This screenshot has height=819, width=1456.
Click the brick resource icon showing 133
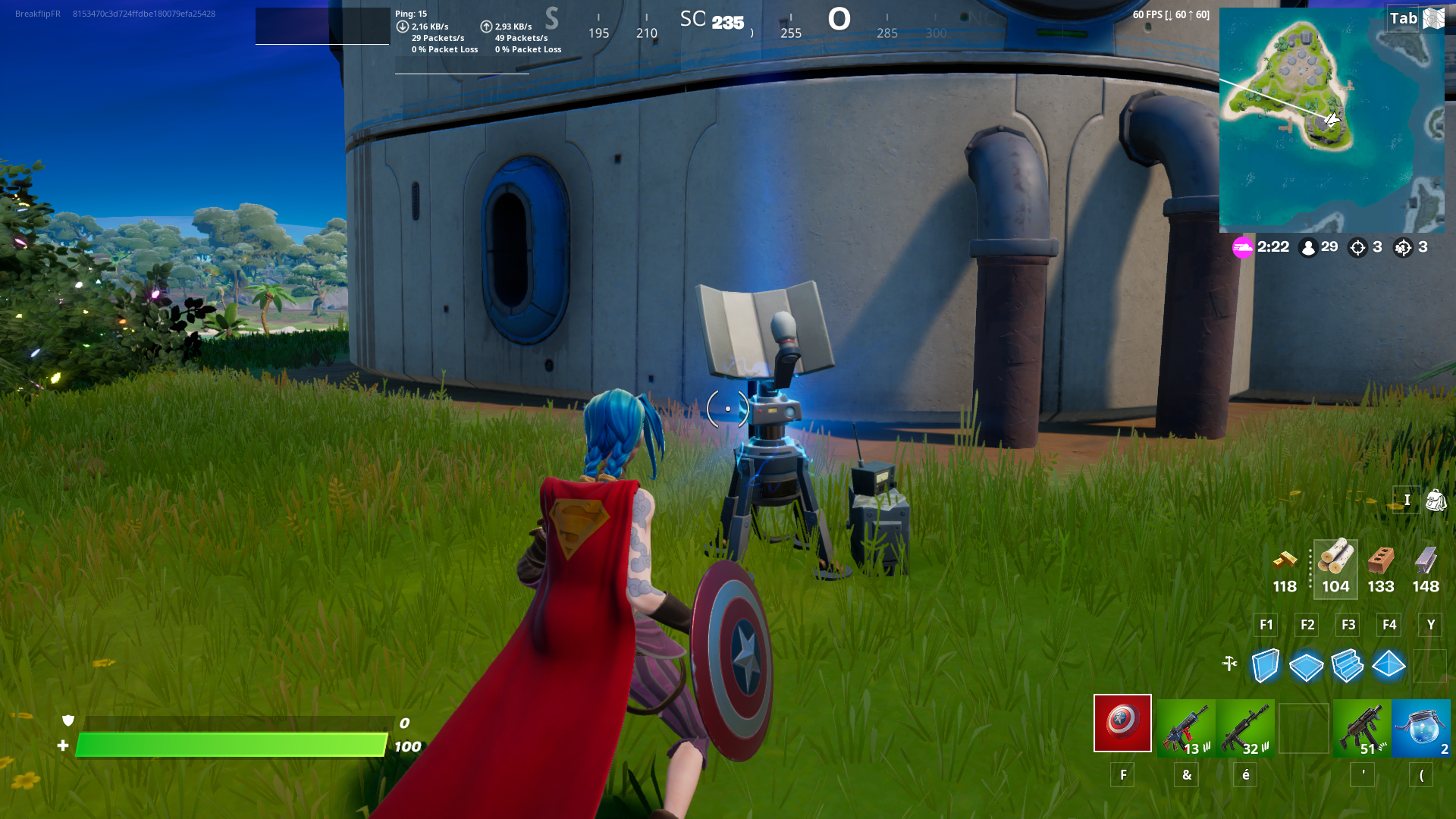1381,564
